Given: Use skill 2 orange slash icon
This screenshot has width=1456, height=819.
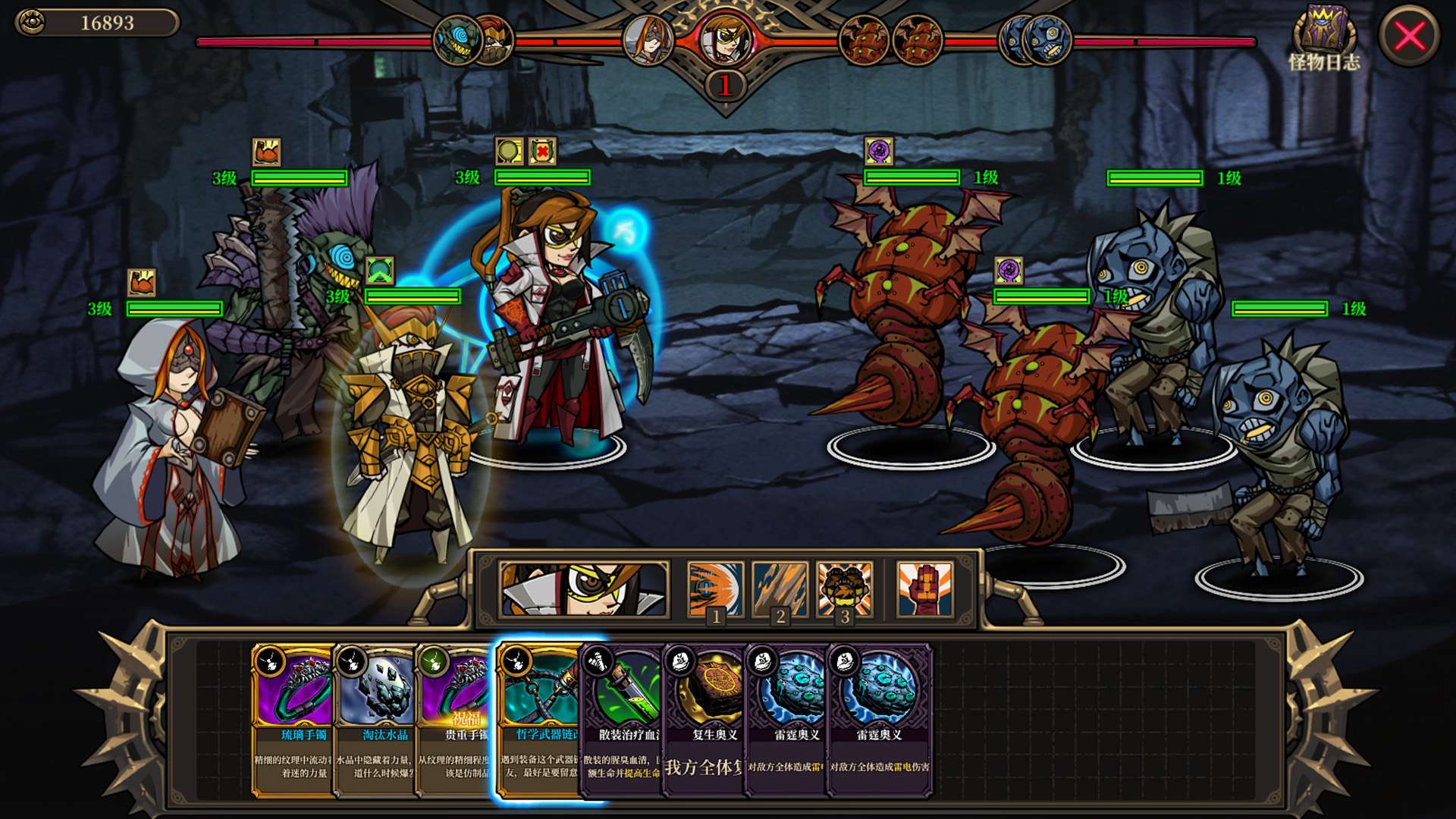Looking at the screenshot, I should pyautogui.click(x=780, y=589).
